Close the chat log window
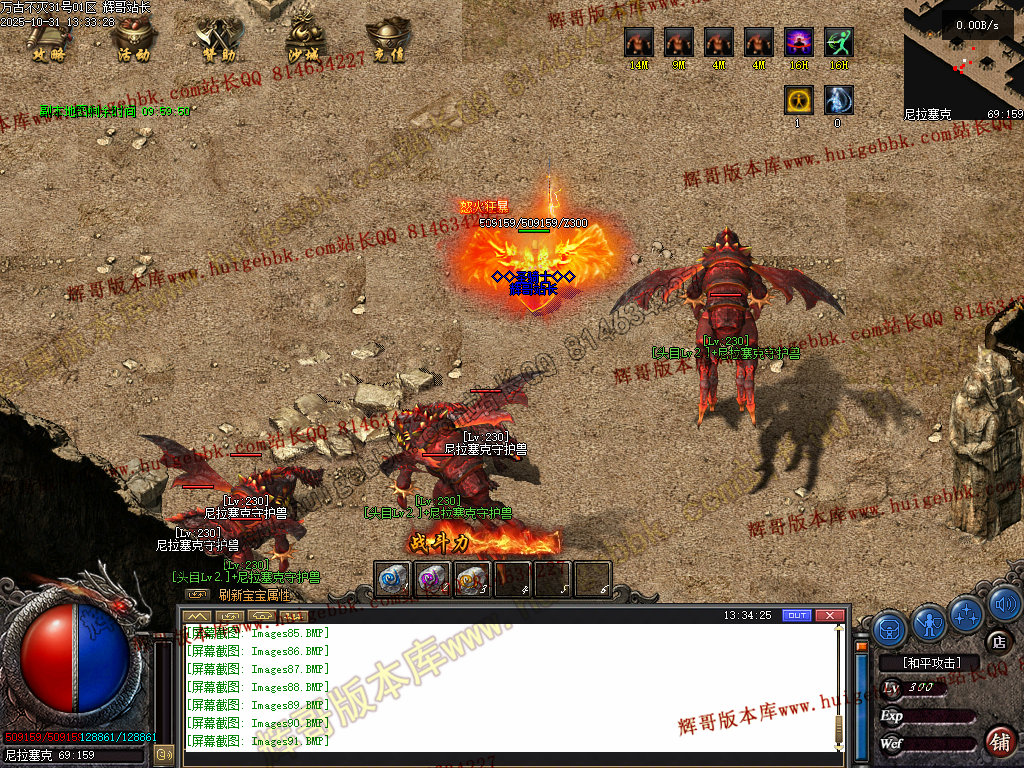The image size is (1024, 768). [829, 615]
